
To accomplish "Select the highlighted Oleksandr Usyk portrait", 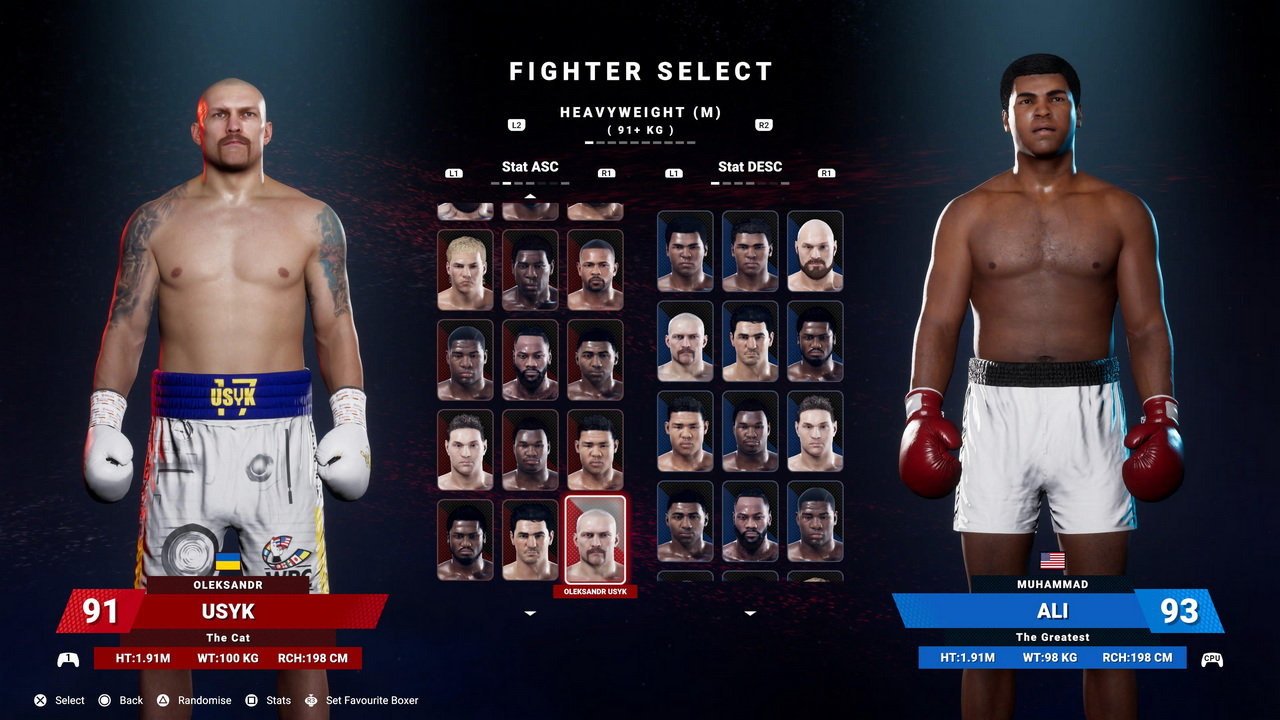I will pyautogui.click(x=595, y=539).
